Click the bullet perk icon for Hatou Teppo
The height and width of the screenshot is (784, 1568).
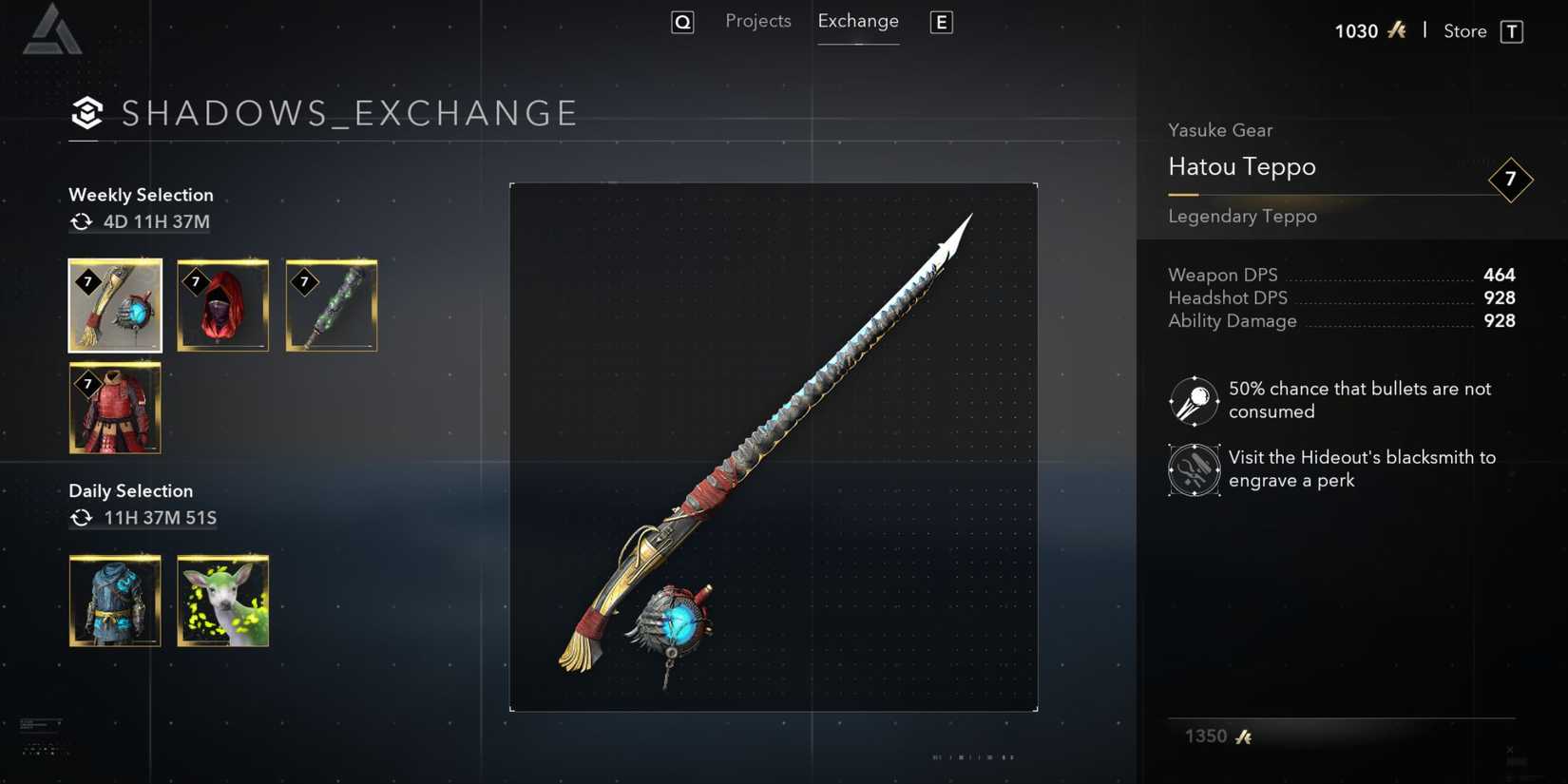click(x=1193, y=400)
